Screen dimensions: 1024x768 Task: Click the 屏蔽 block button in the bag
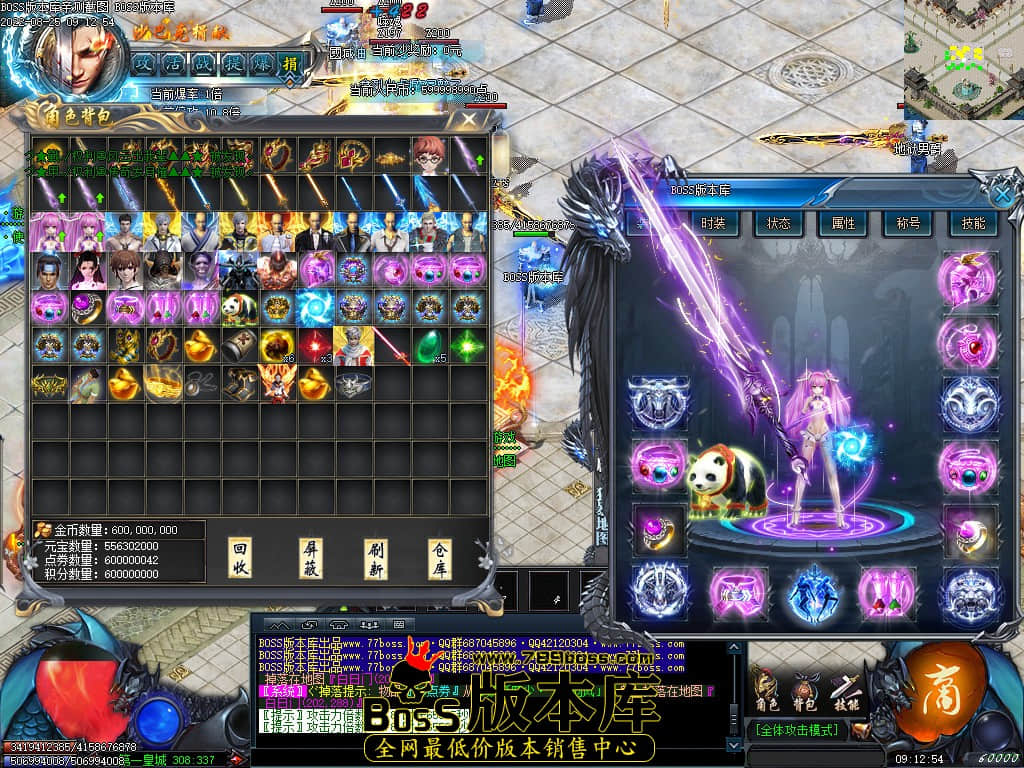(x=311, y=560)
